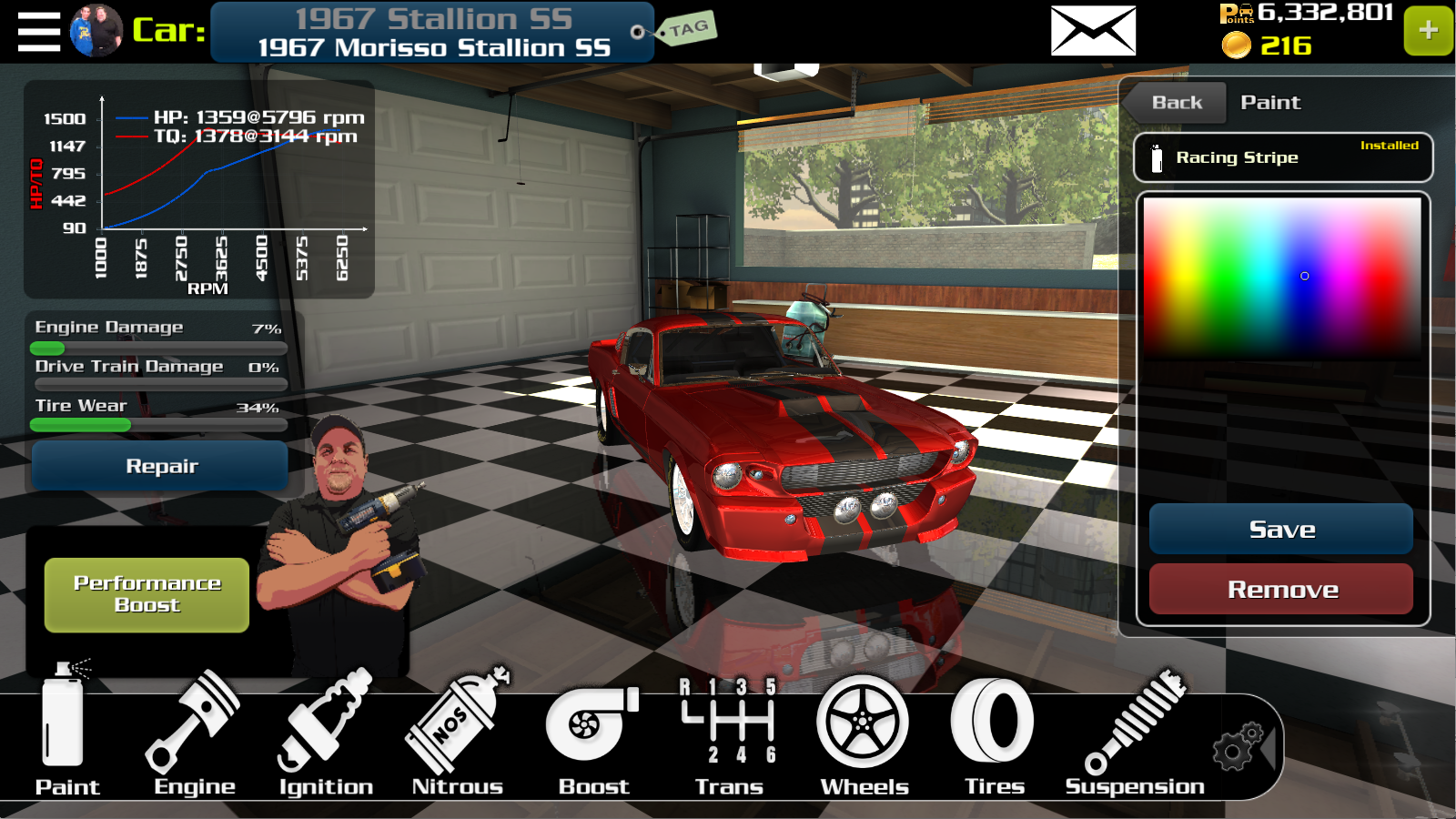Screen dimensions: 1456x819
Task: Add more currency with the green plus
Action: coord(1428,31)
